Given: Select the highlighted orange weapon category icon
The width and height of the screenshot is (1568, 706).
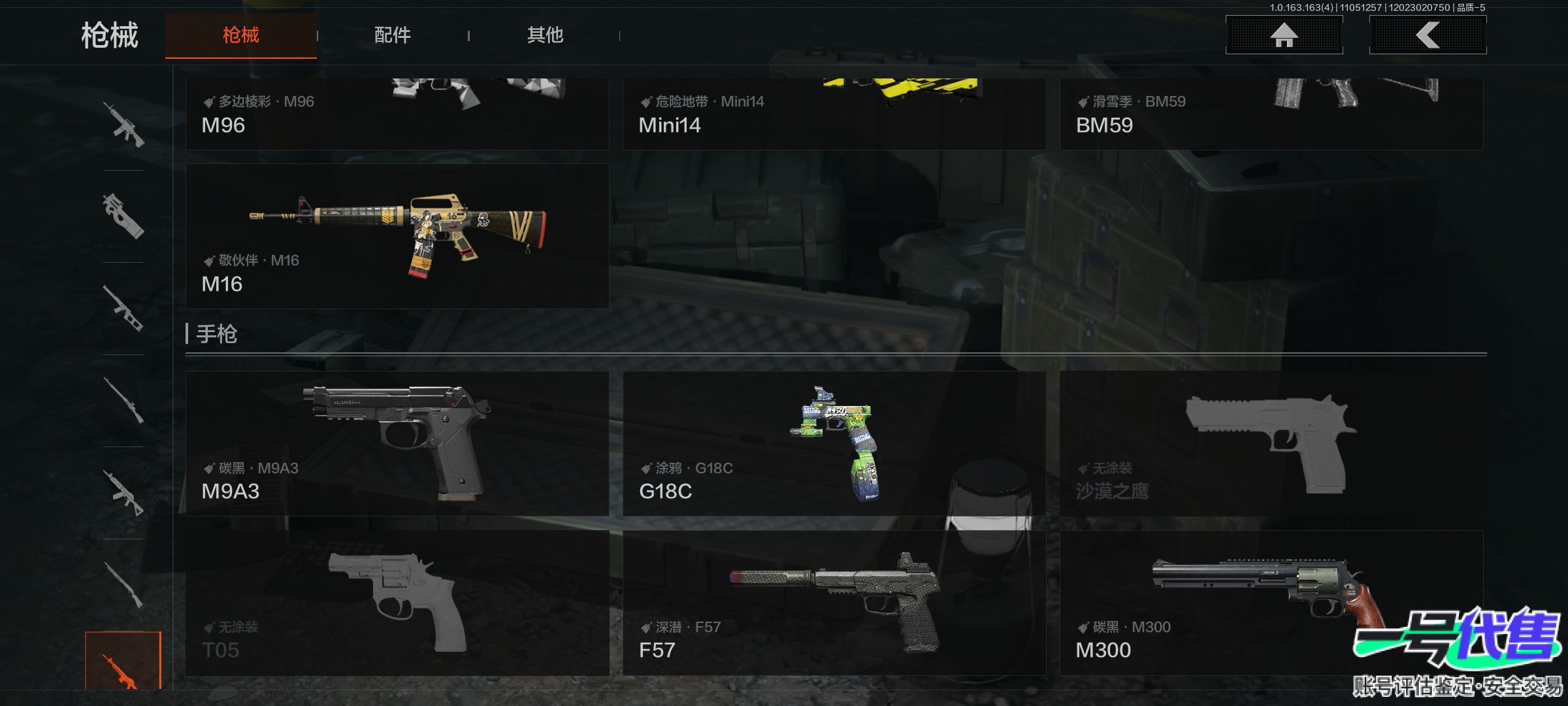Looking at the screenshot, I should (123, 662).
